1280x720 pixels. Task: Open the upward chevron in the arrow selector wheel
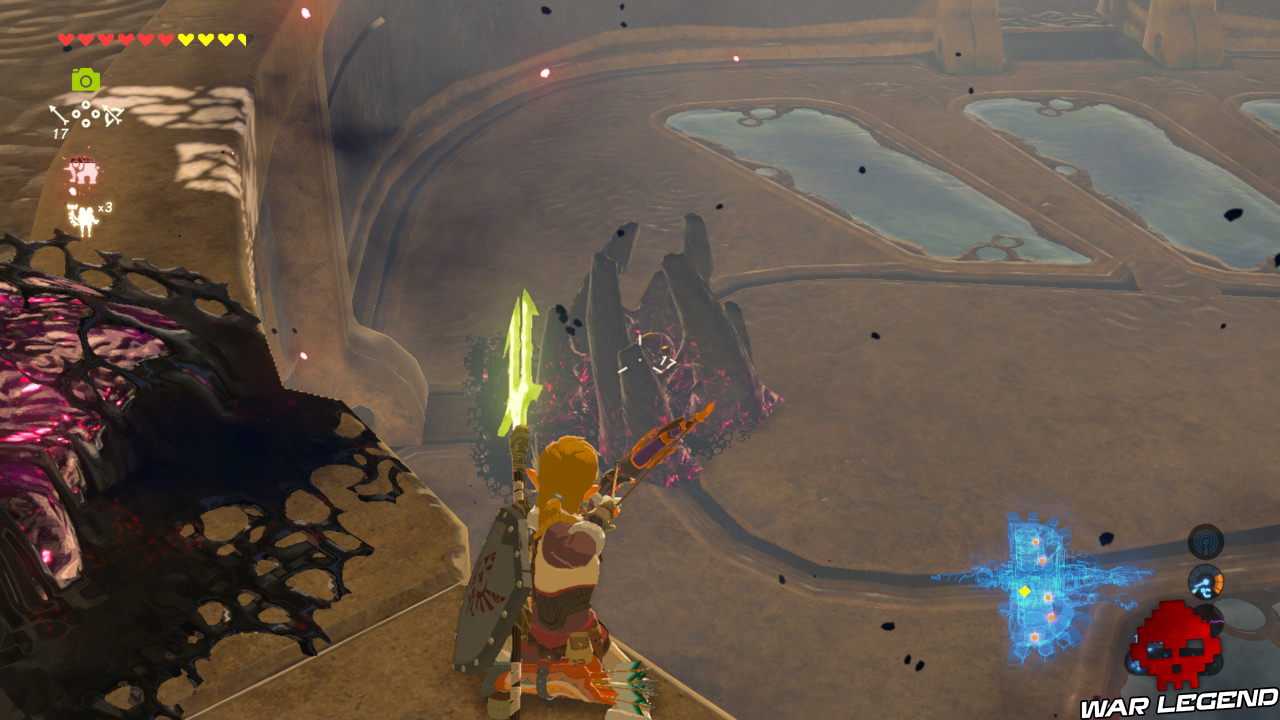84,104
